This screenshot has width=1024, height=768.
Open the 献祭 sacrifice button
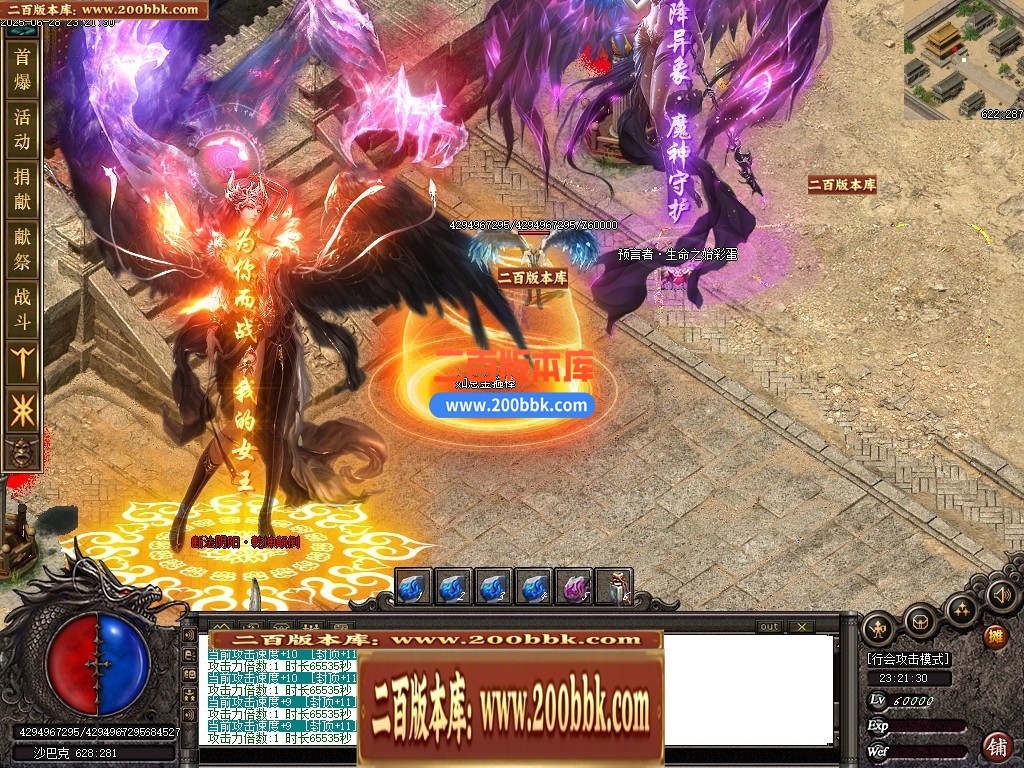[x=22, y=249]
